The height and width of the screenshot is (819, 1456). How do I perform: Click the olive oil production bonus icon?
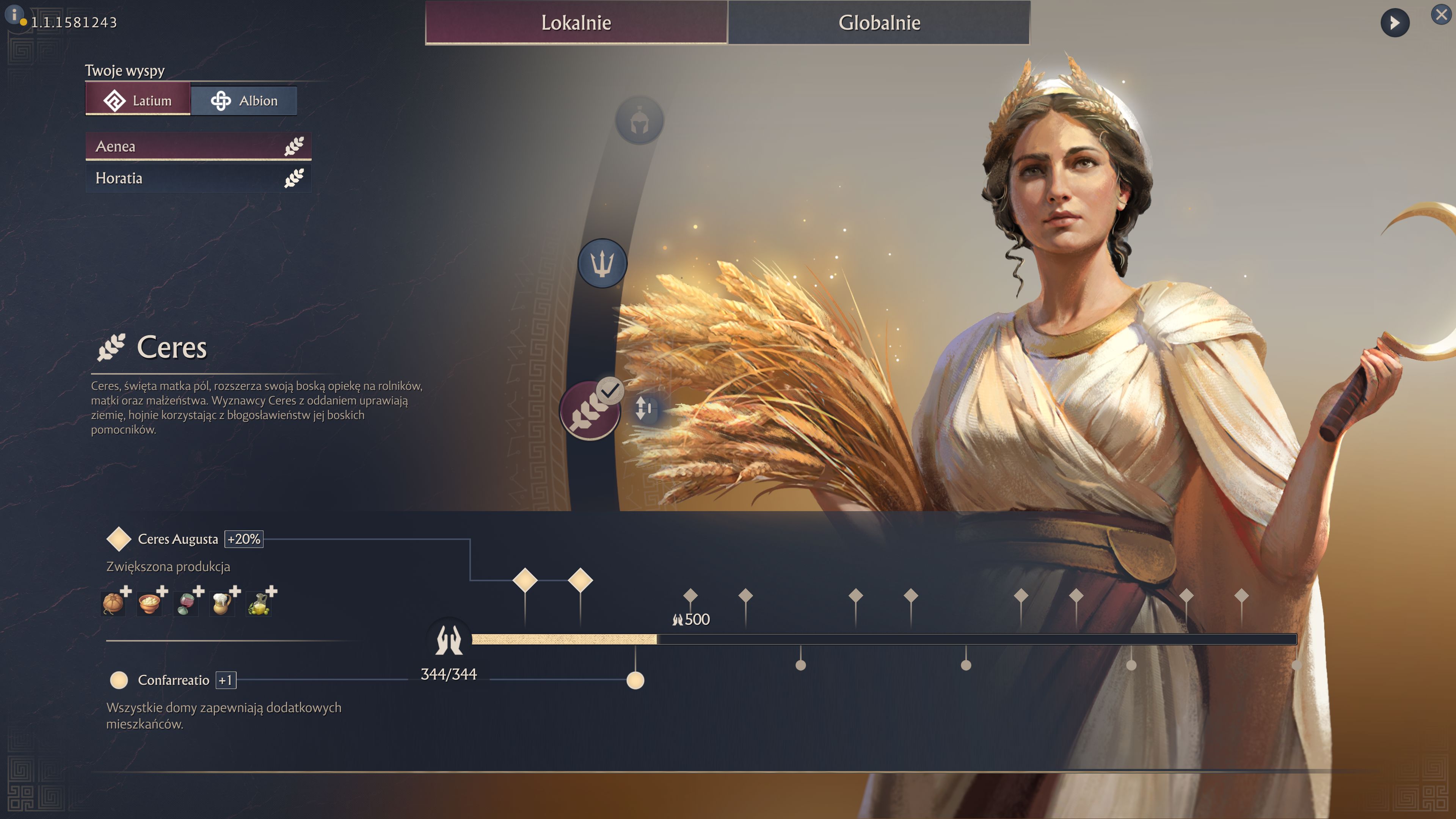259,602
